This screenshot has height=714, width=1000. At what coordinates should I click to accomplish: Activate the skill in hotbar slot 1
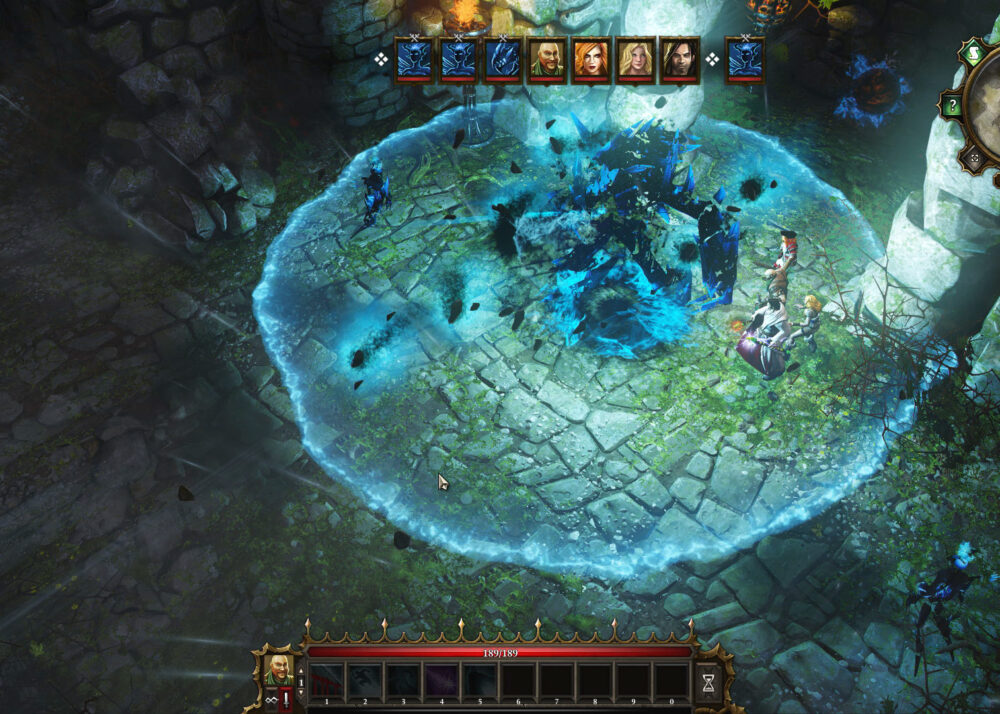(326, 681)
